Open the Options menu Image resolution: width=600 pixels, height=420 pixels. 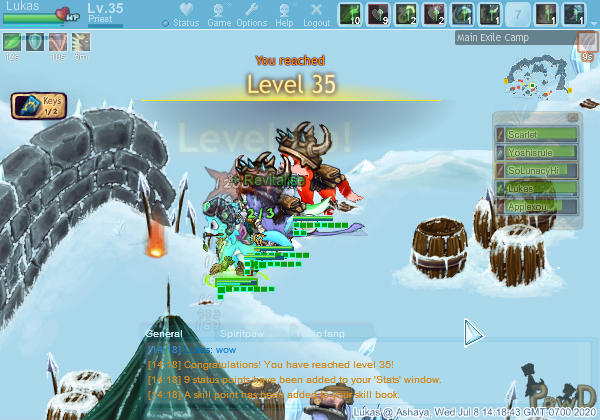(251, 15)
